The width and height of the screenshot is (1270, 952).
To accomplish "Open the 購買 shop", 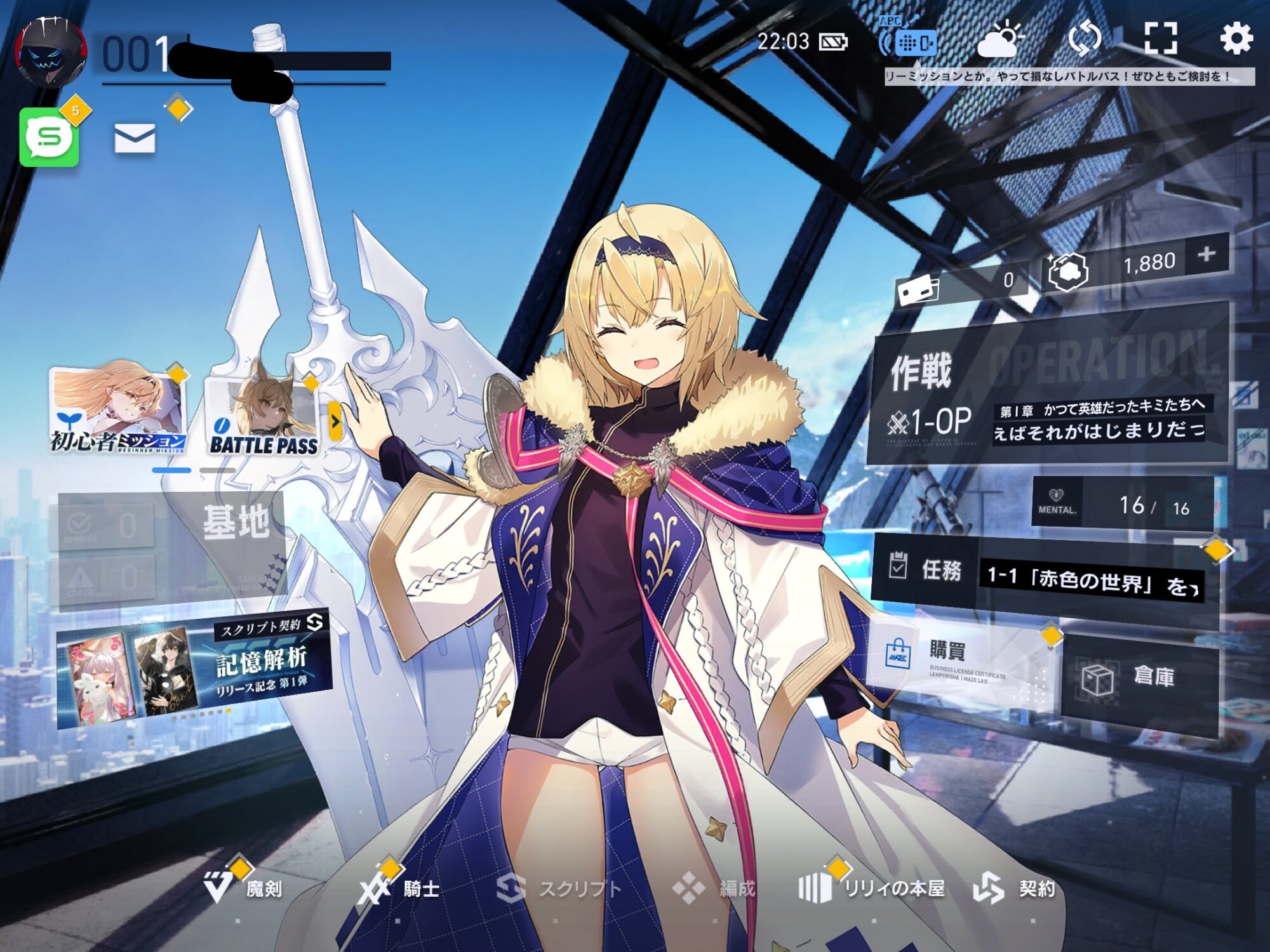I will (x=959, y=663).
